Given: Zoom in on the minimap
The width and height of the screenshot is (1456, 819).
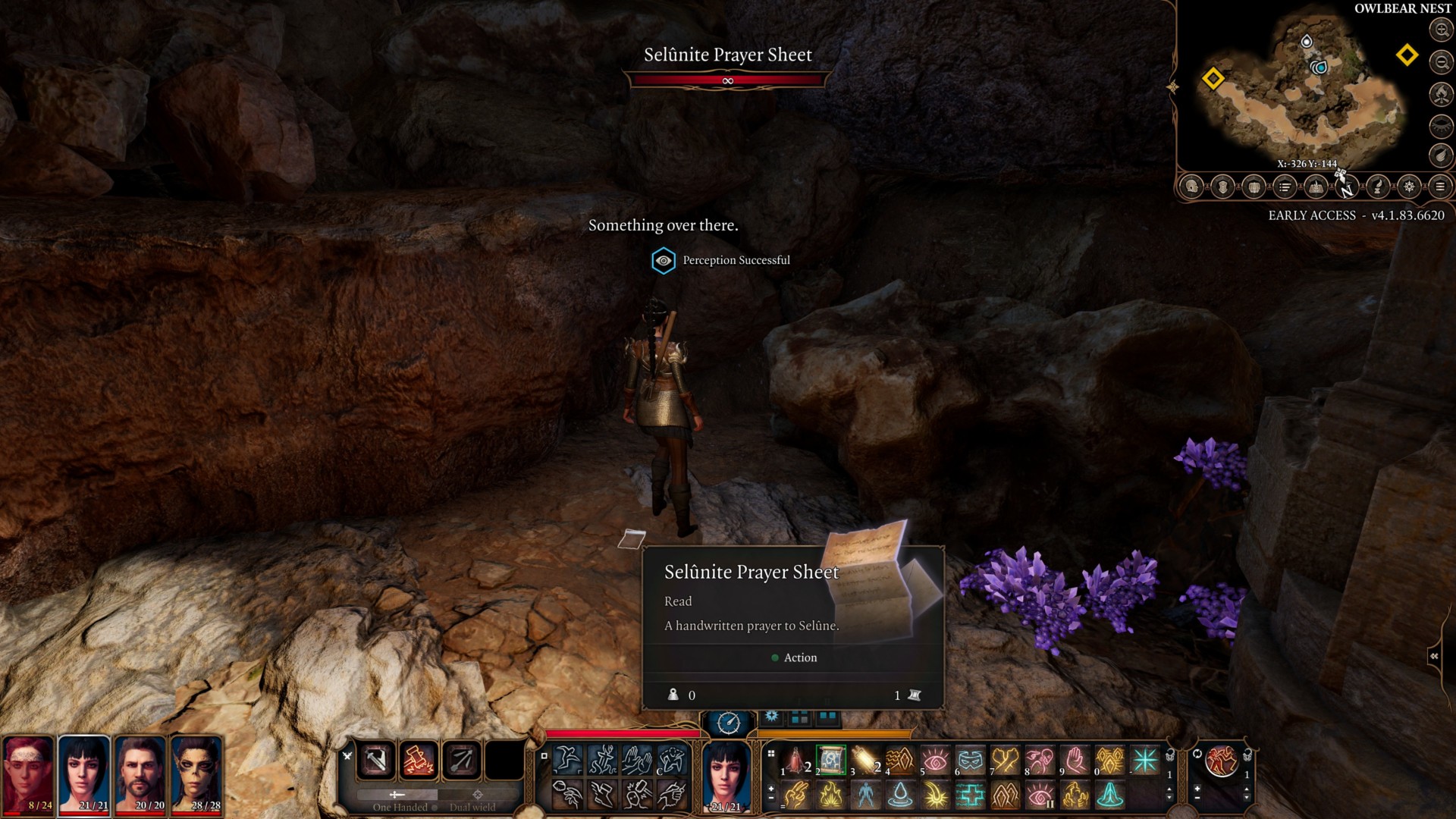Looking at the screenshot, I should click(1441, 30).
